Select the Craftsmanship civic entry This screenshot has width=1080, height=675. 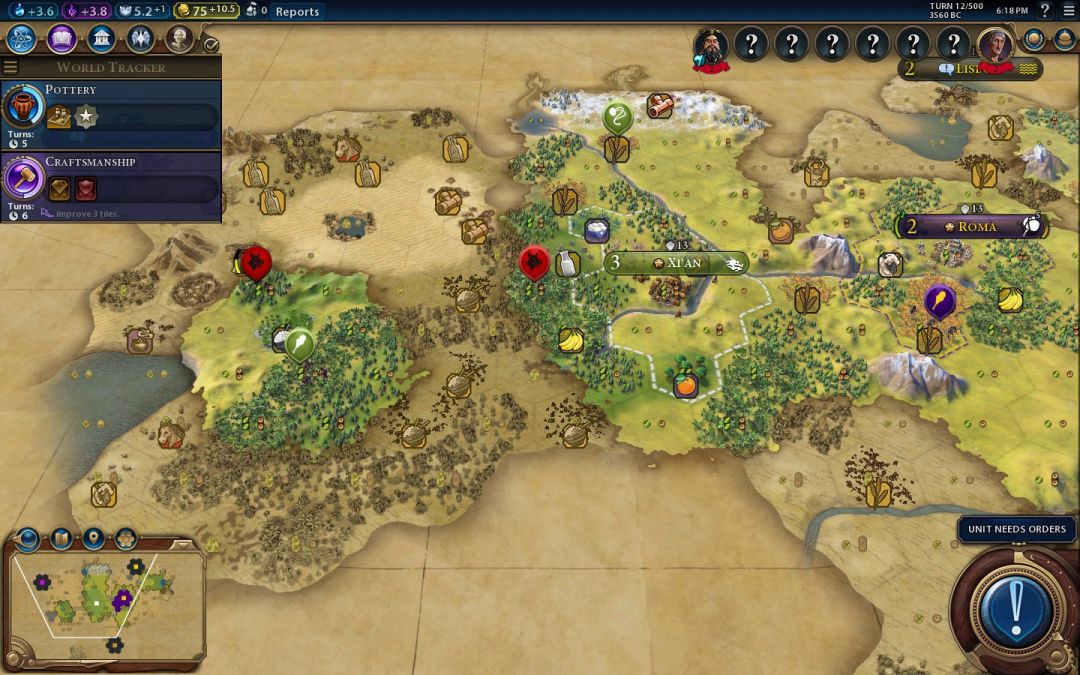110,180
